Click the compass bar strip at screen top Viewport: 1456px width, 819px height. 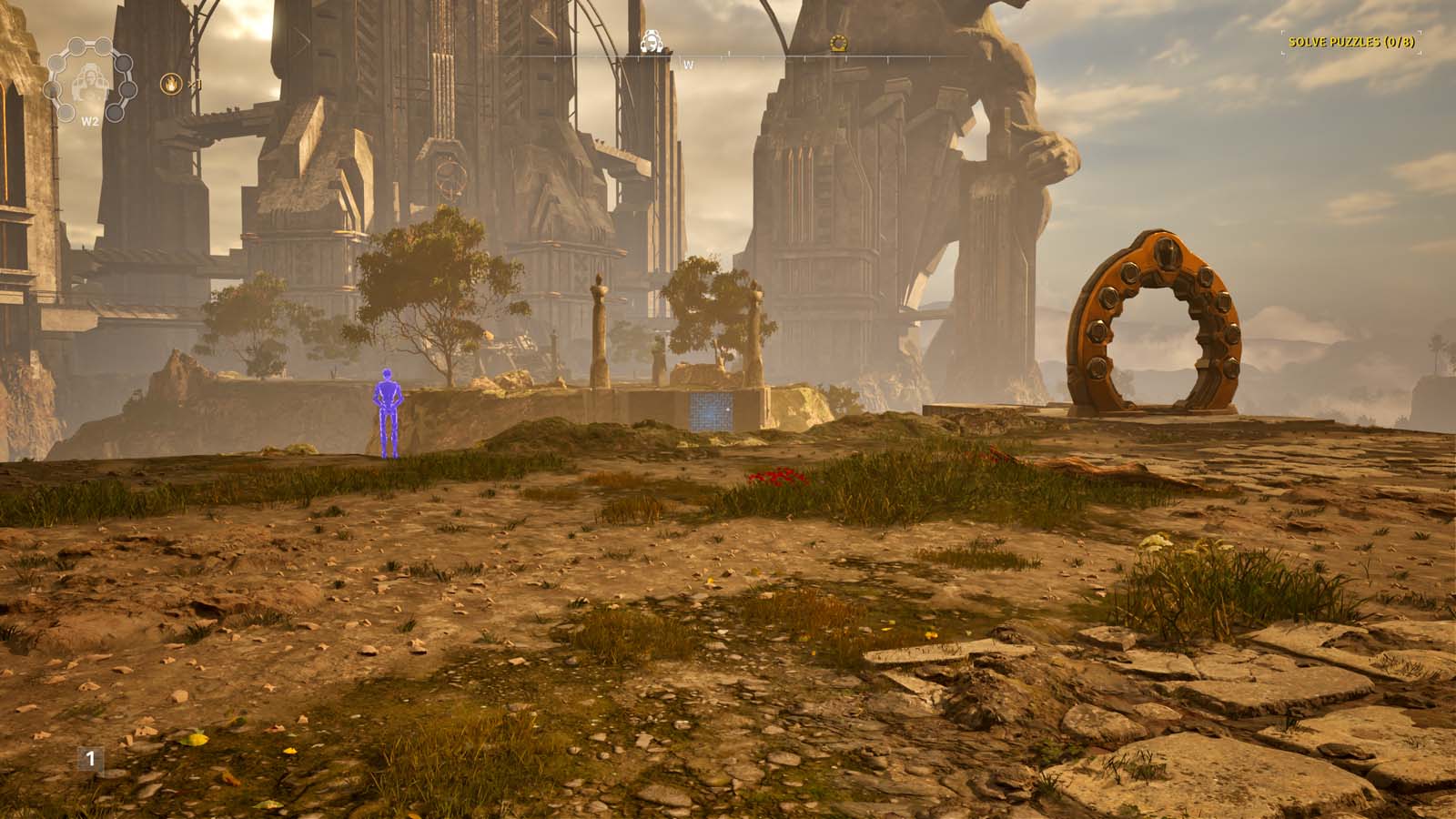(728, 56)
